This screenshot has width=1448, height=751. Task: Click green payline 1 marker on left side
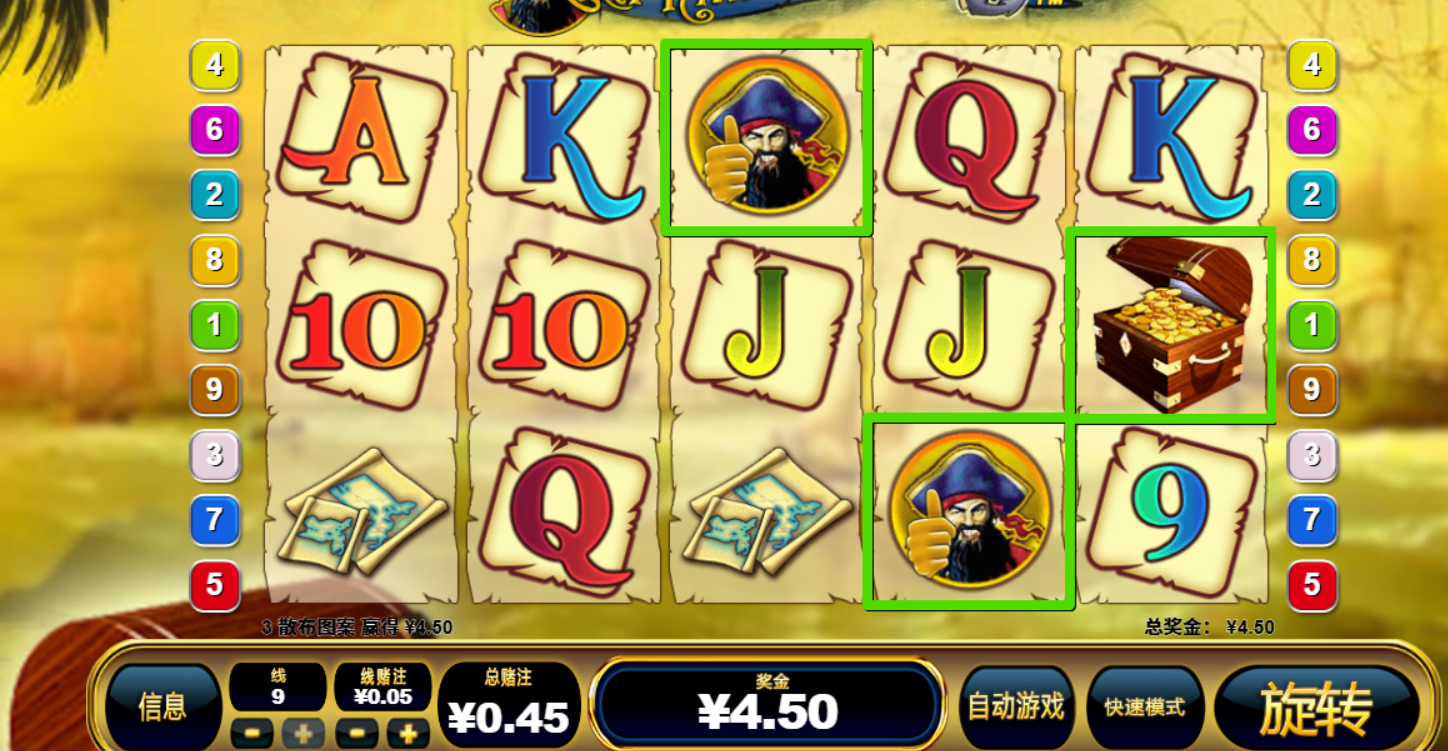point(214,325)
